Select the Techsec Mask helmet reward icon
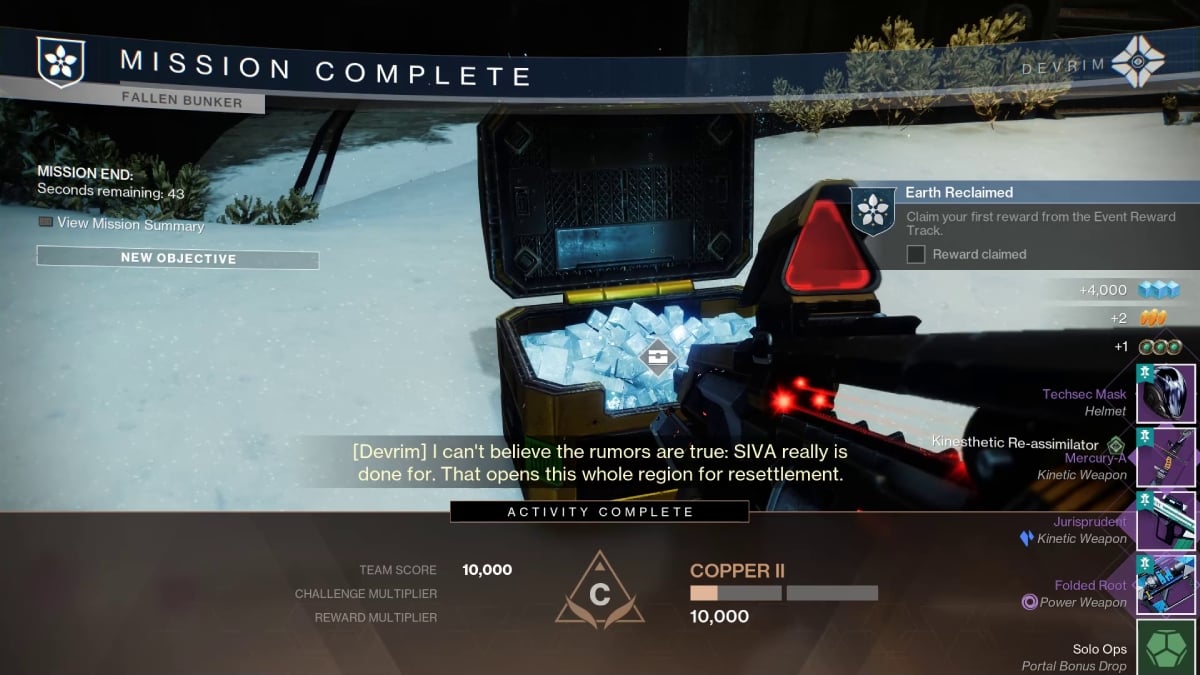 click(x=1166, y=393)
